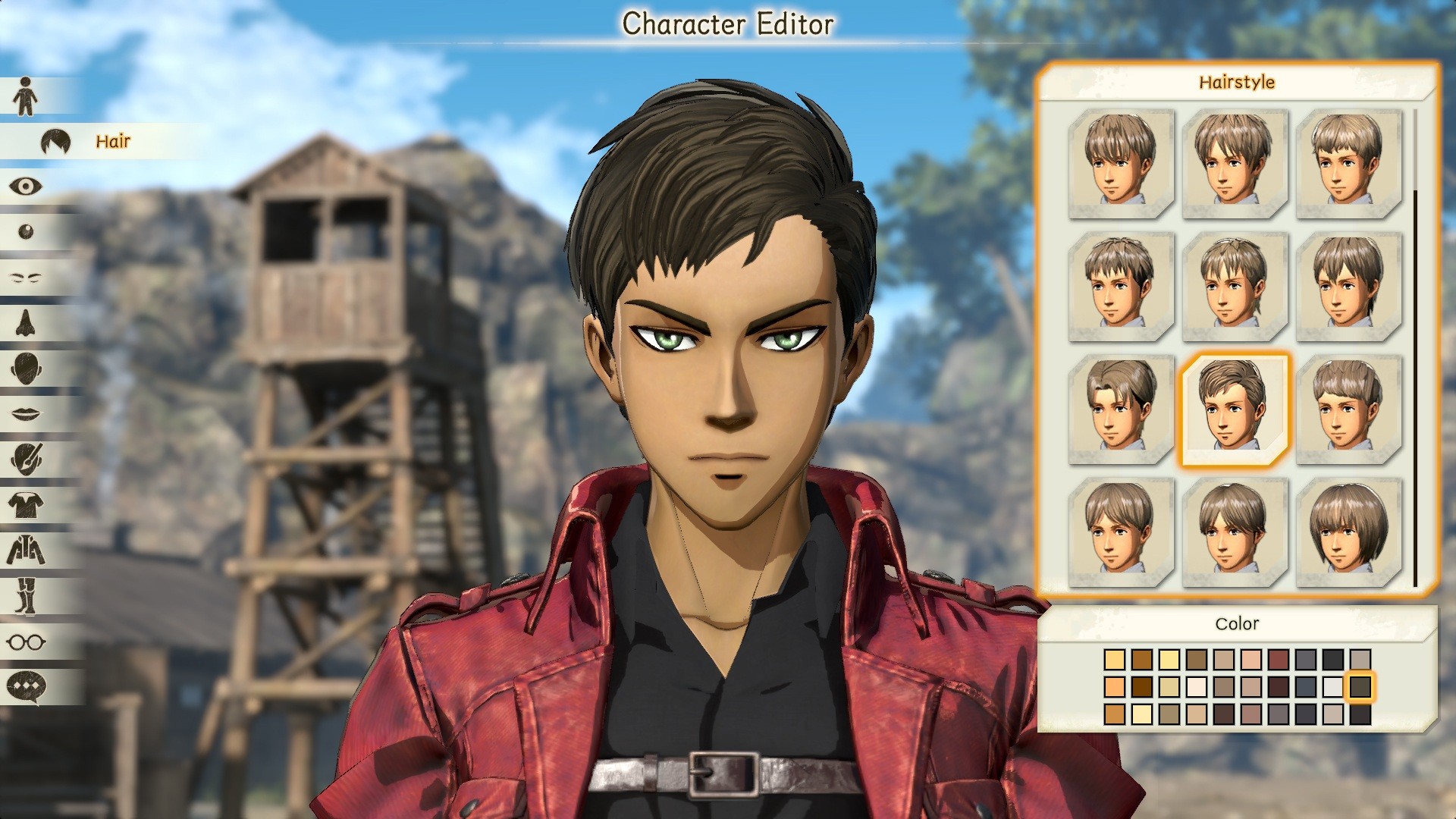
Task: Select the boots customization icon
Action: point(25,595)
